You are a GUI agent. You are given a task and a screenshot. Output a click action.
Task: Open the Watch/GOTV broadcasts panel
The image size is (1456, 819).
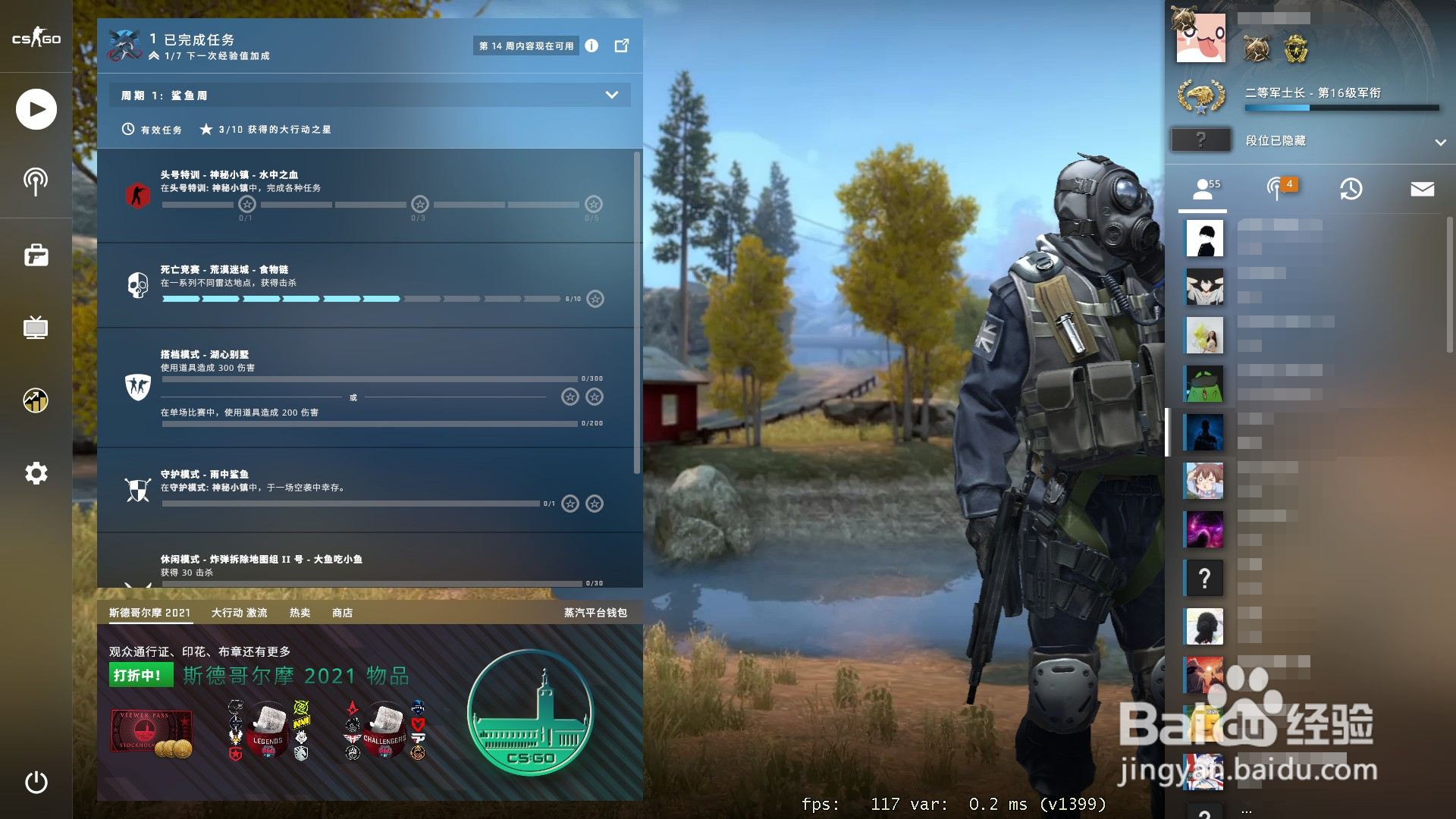36,182
